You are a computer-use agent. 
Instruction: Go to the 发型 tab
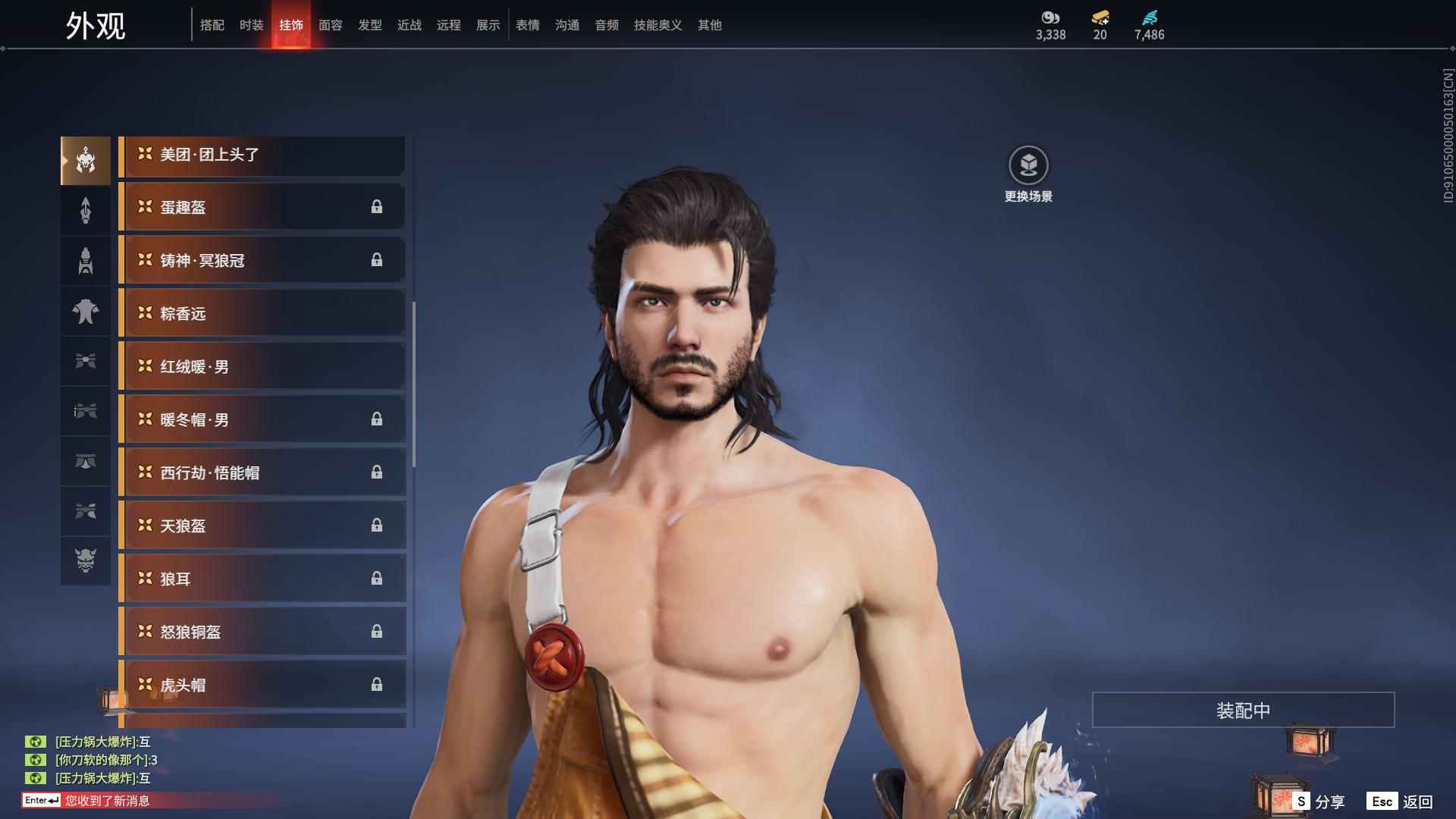point(370,25)
